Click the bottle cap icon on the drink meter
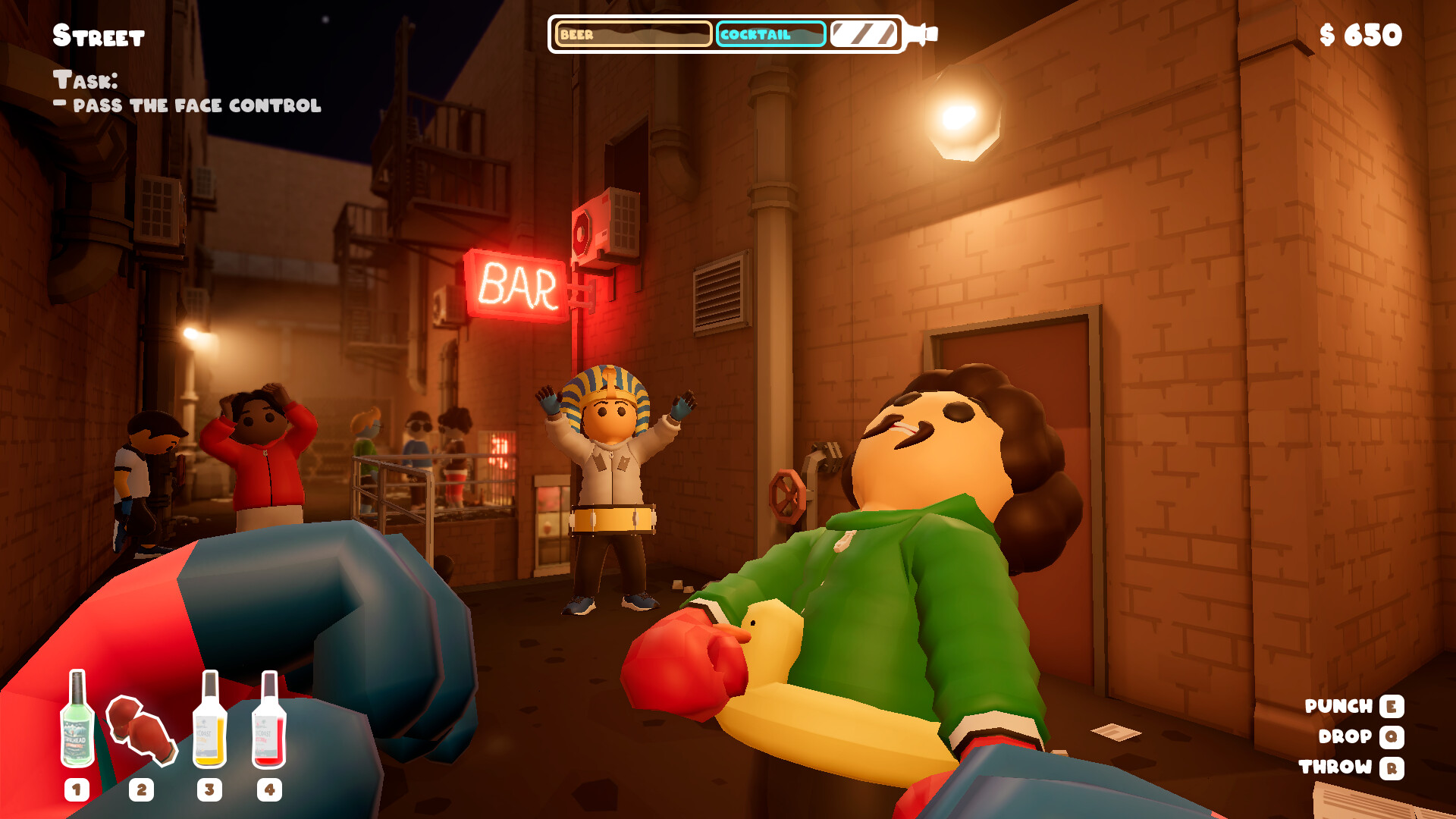The width and height of the screenshot is (1456, 819). tap(920, 33)
